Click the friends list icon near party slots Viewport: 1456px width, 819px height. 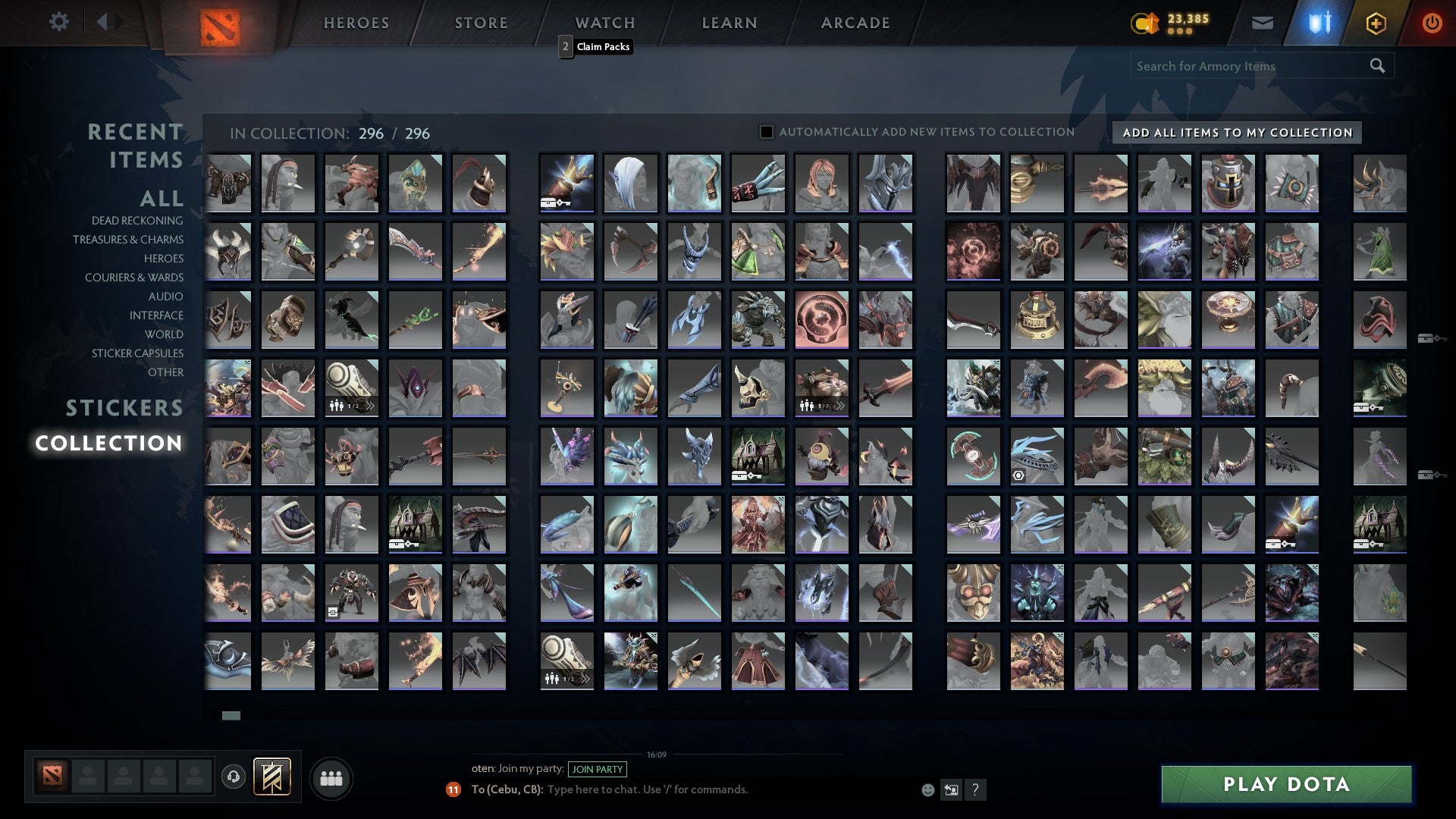[331, 777]
